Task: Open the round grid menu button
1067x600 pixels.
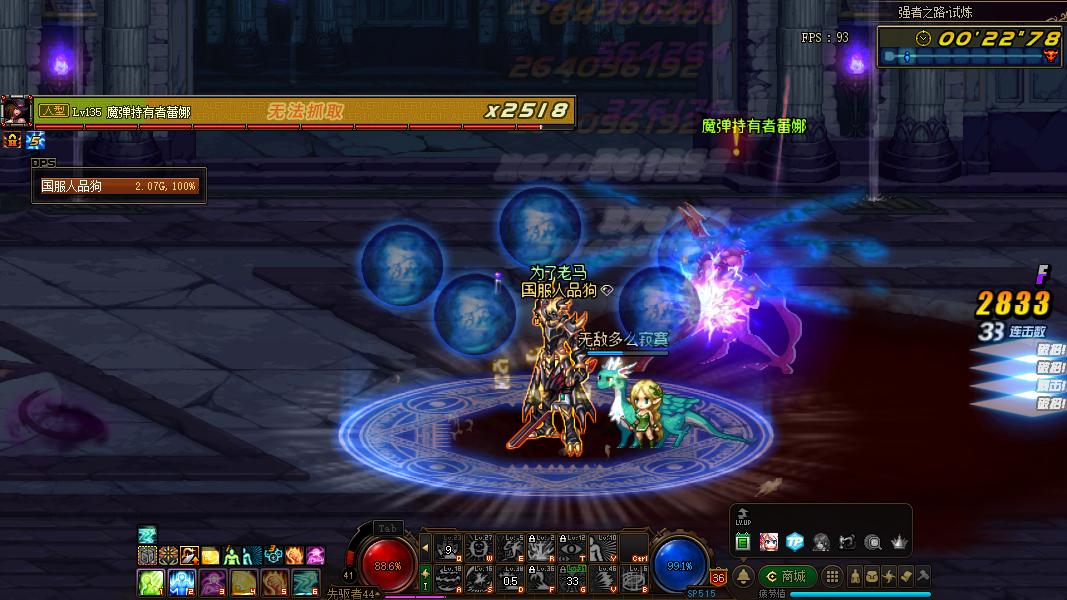Action: click(x=832, y=577)
